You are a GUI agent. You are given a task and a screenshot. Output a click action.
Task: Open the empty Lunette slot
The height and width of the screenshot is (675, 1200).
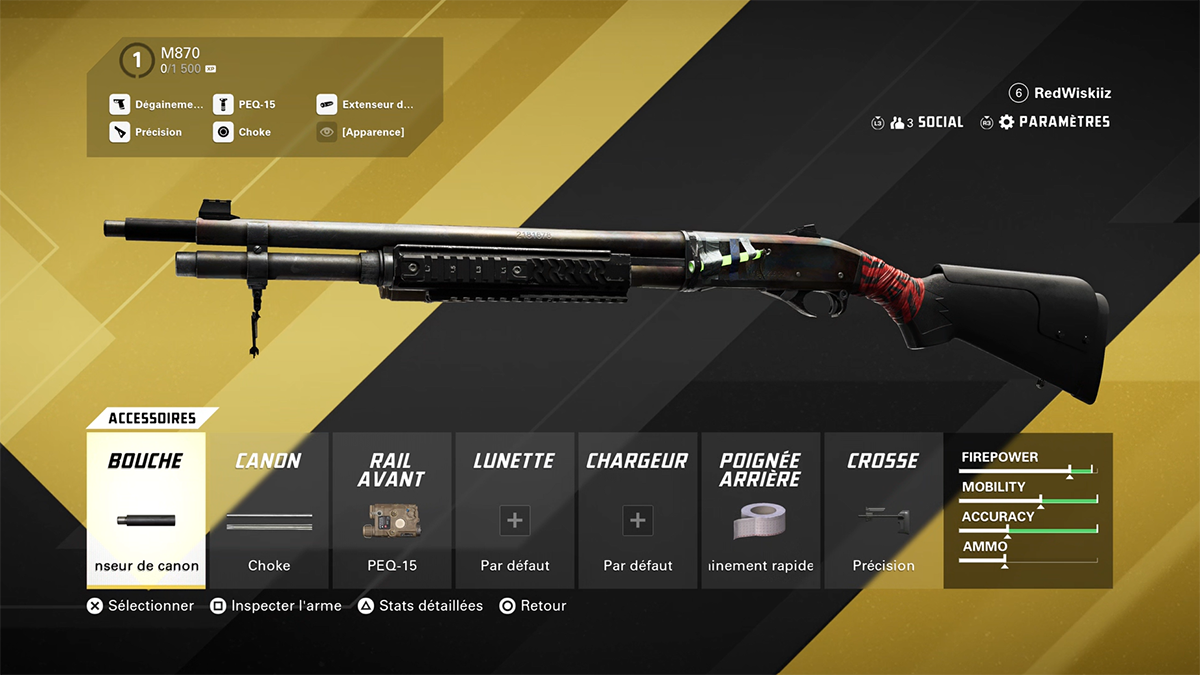[x=515, y=510]
